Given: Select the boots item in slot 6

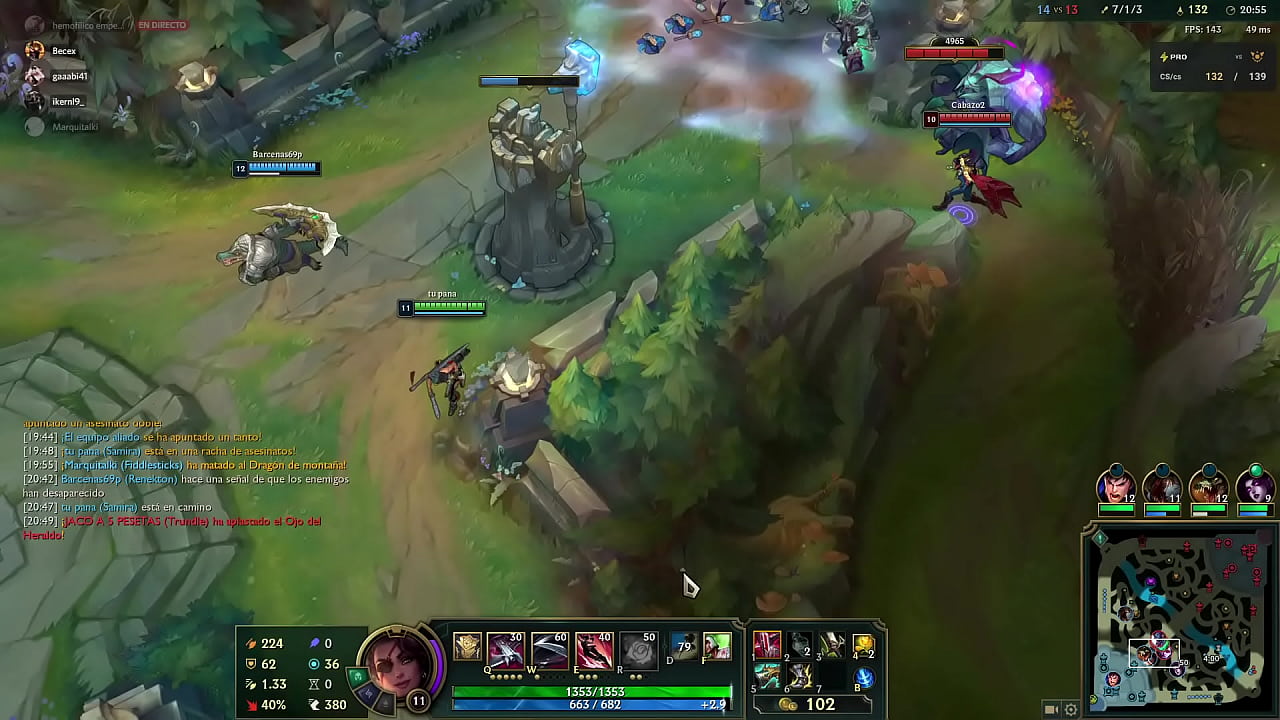Looking at the screenshot, I should point(800,676).
